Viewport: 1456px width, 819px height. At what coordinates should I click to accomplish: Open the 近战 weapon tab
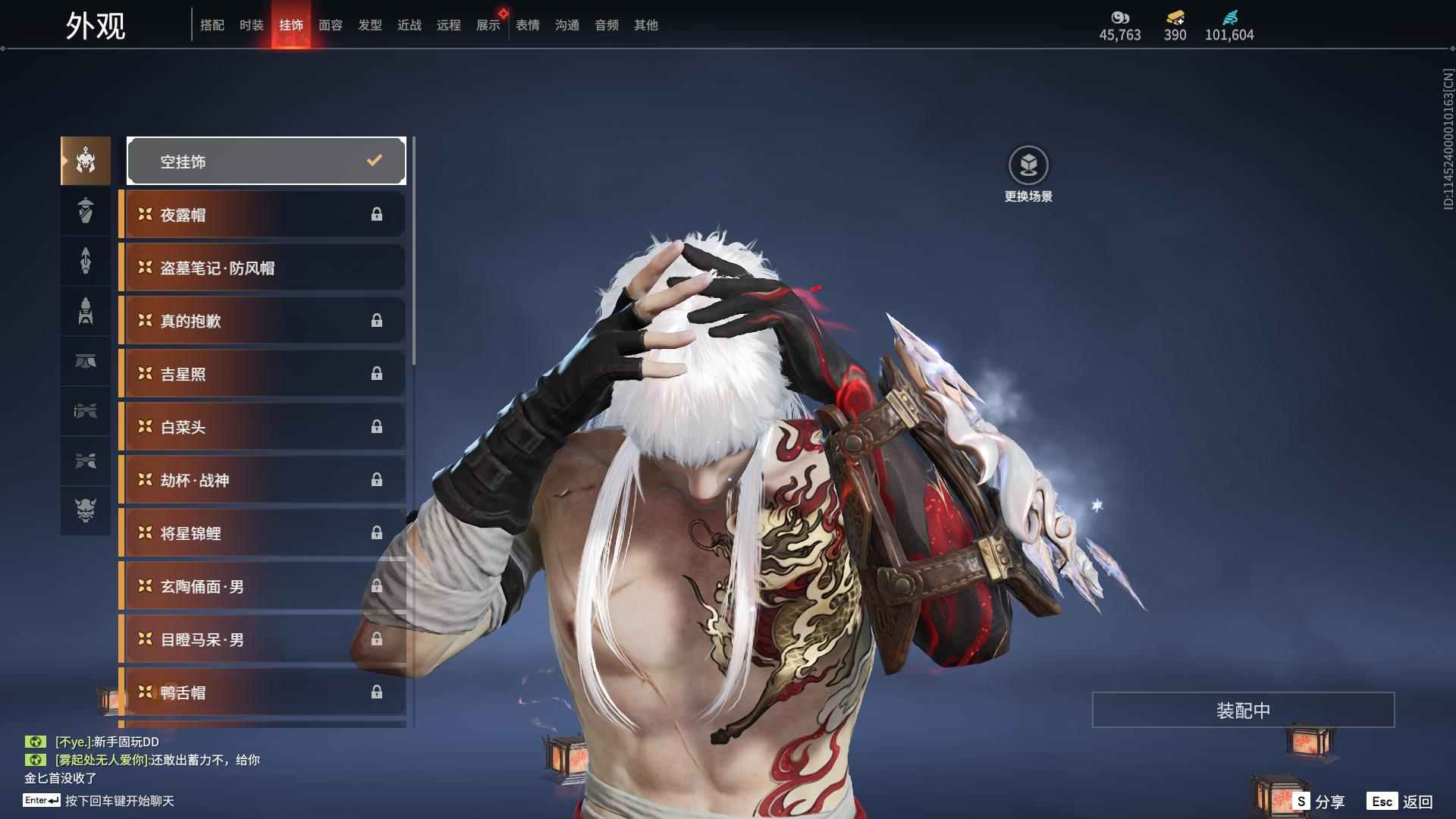pyautogui.click(x=409, y=25)
